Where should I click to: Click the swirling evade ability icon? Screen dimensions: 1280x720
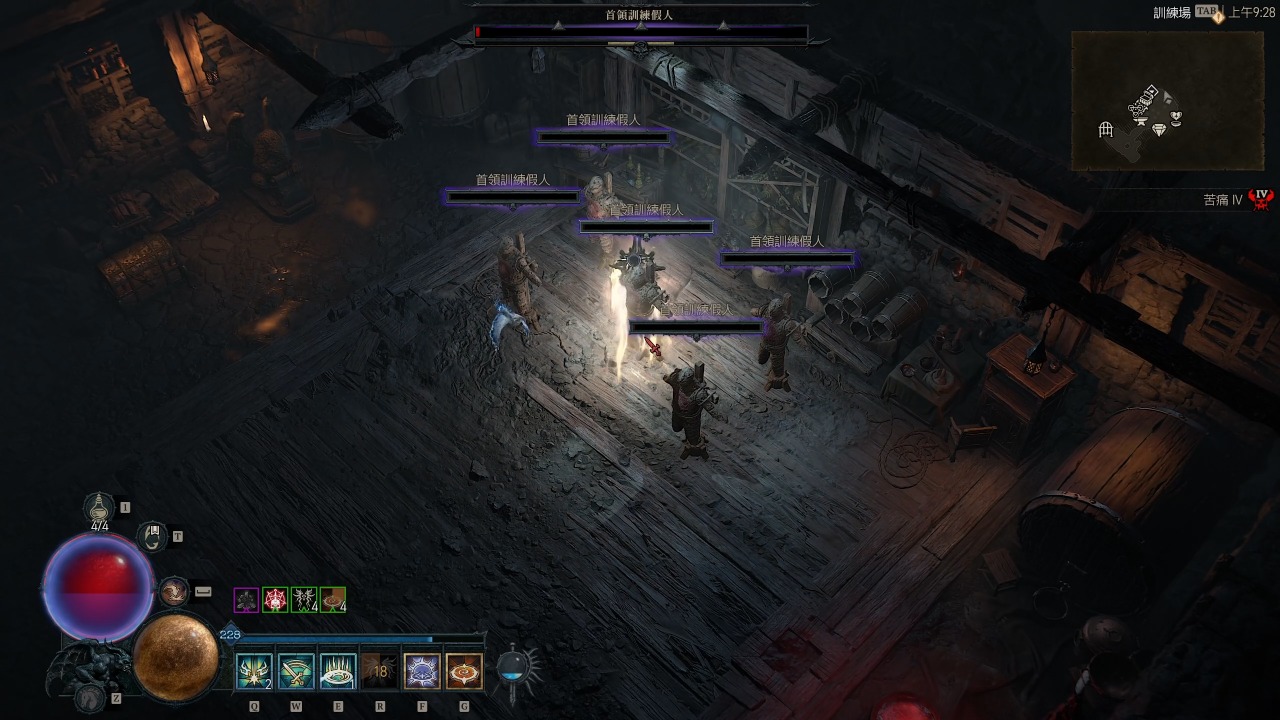pyautogui.click(x=173, y=592)
